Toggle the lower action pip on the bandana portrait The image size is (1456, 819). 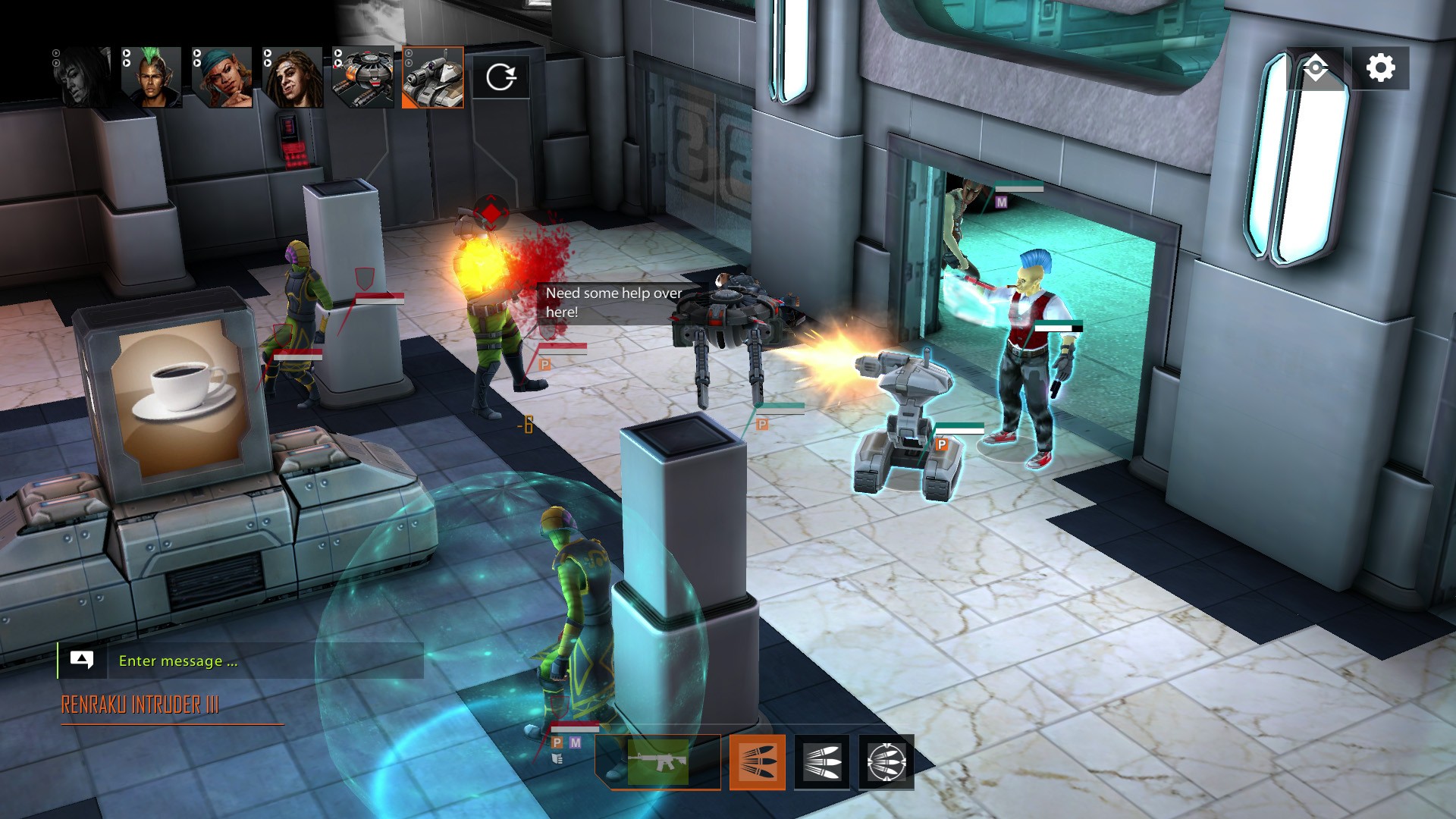click(x=197, y=63)
